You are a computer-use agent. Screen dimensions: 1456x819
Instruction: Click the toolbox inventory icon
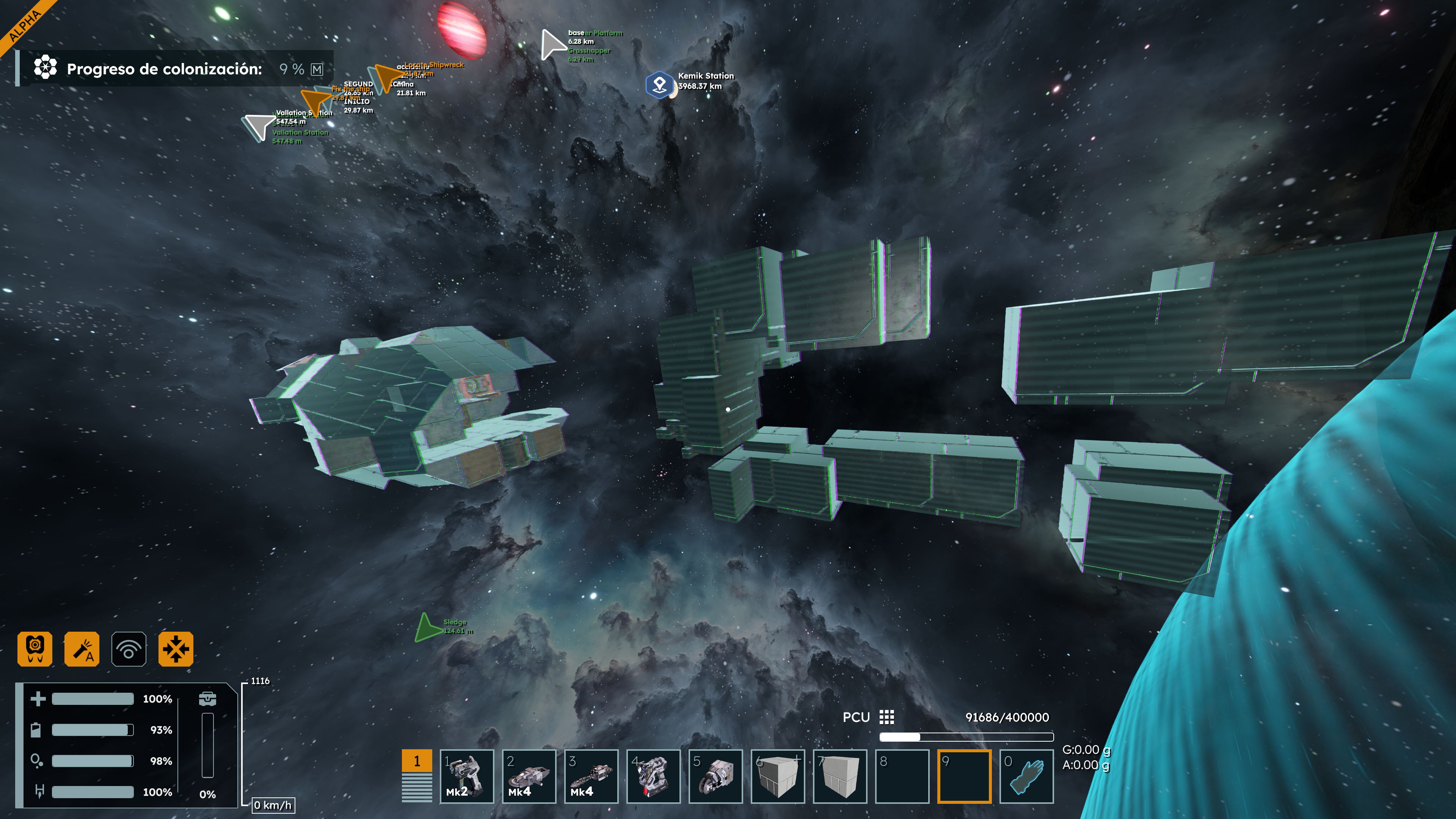[207, 698]
